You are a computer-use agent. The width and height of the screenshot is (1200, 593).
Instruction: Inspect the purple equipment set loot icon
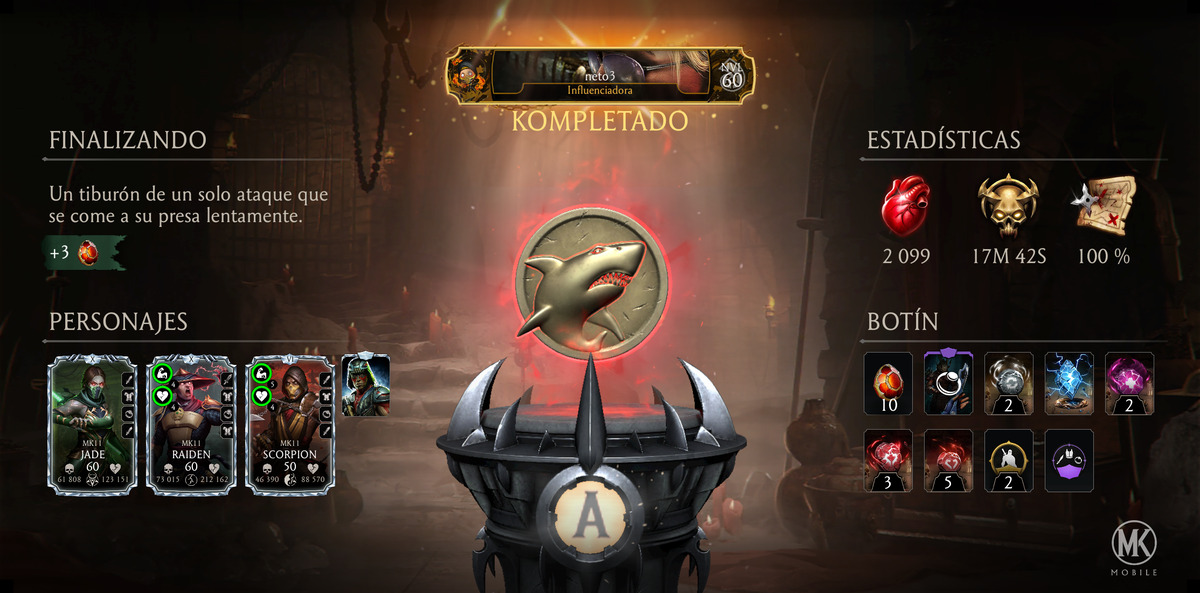pos(1069,460)
